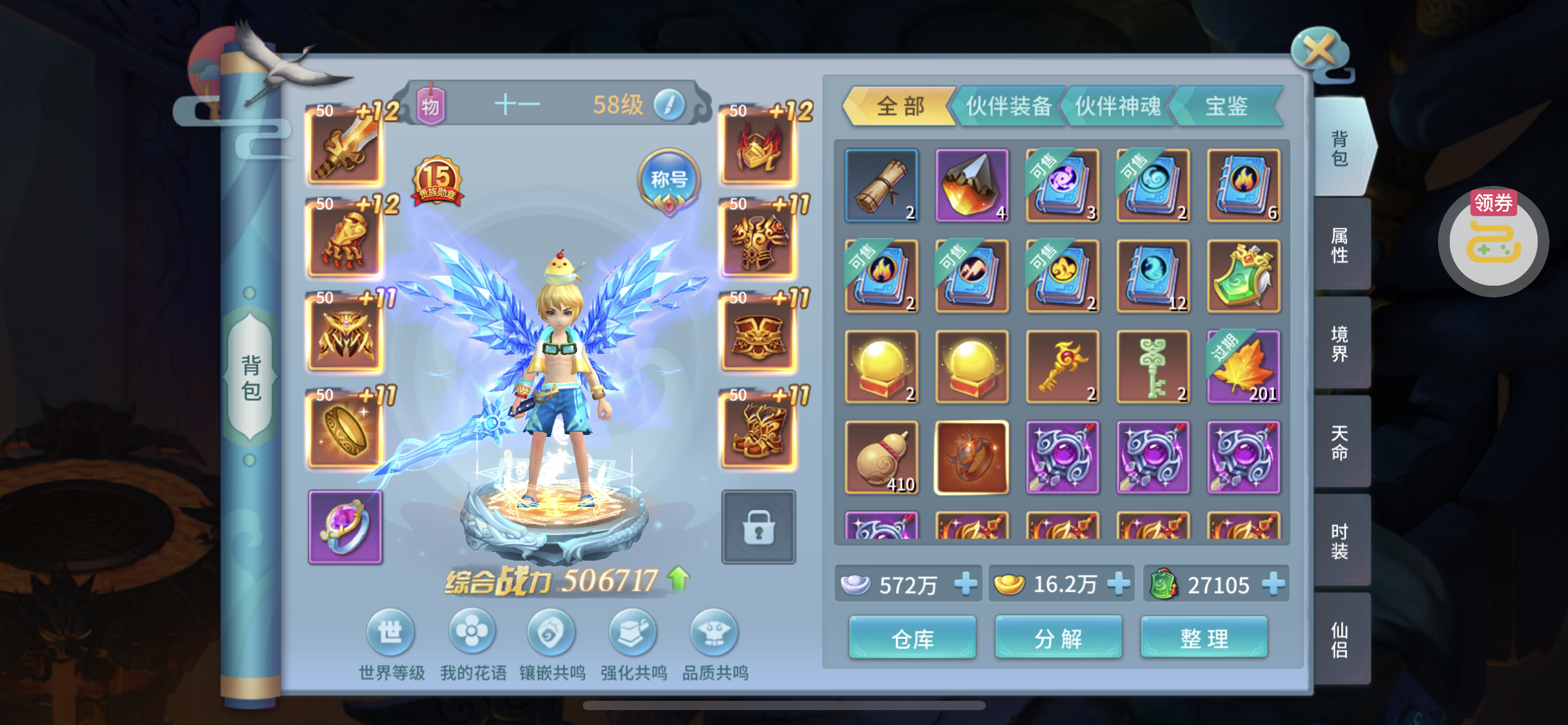
Task: Edit character name with pencil icon
Action: click(669, 105)
